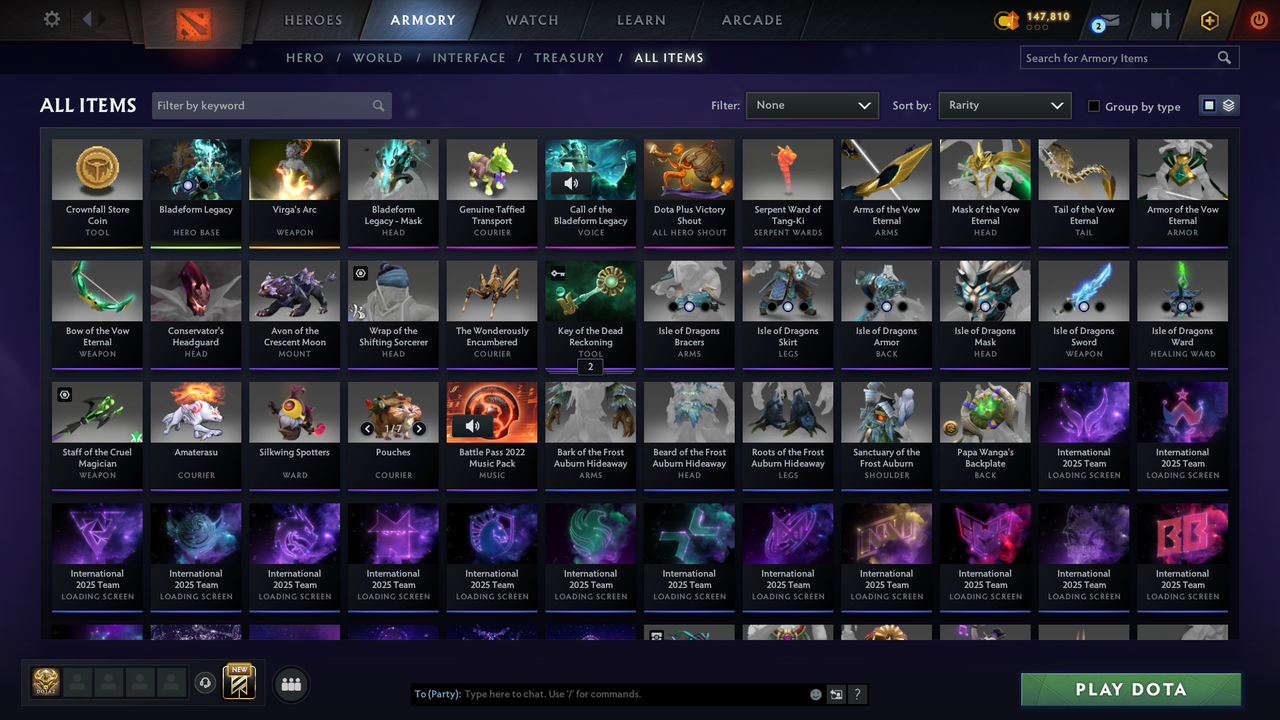
Task: Enable the Group by type checkbox
Action: coord(1093,106)
